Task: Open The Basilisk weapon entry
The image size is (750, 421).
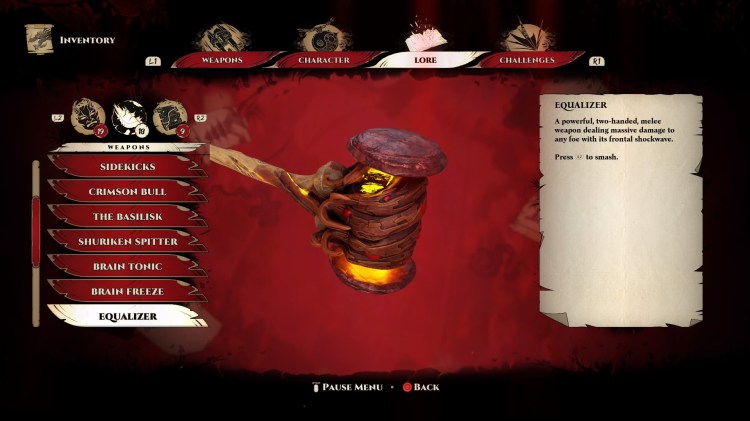Action: [127, 216]
